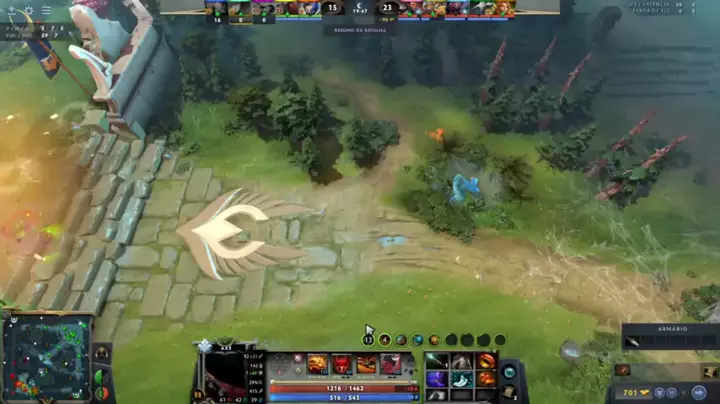Click the town portal scroll slot
The image size is (720, 404).
tap(509, 392)
